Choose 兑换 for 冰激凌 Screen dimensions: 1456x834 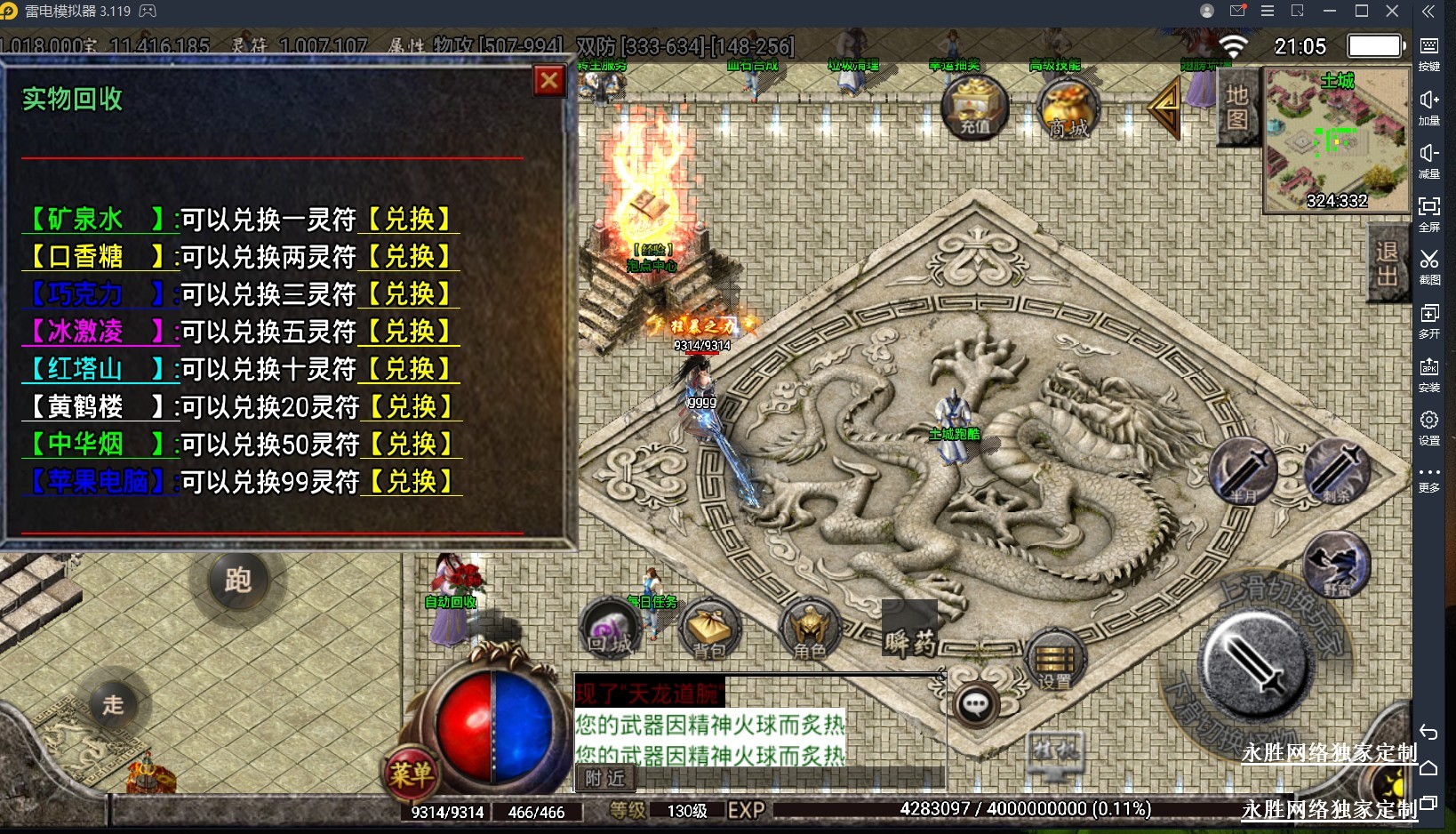pyautogui.click(x=410, y=331)
